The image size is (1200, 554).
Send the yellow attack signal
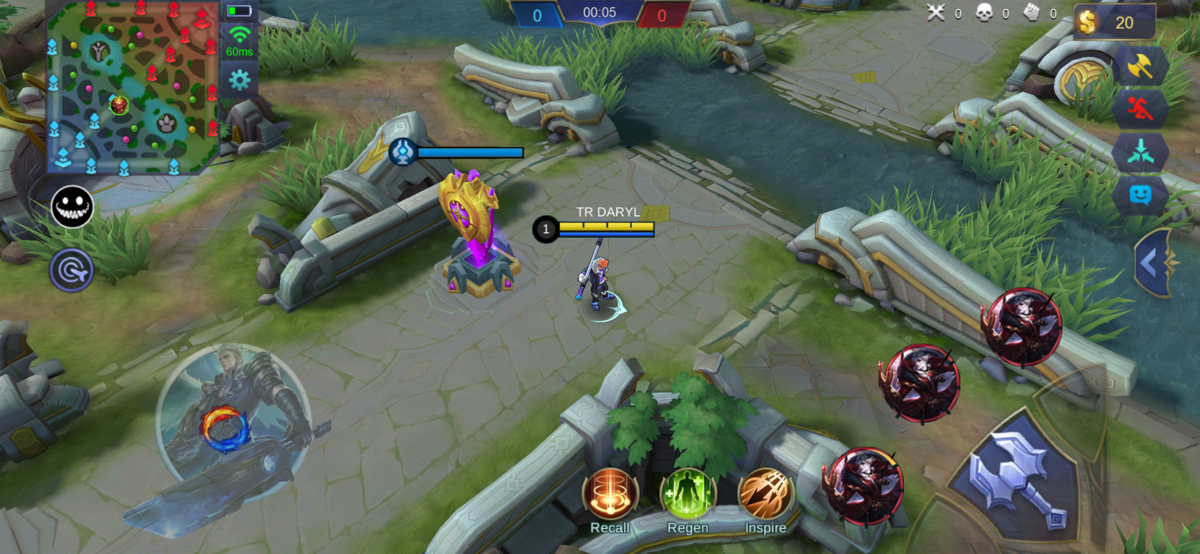1141,66
